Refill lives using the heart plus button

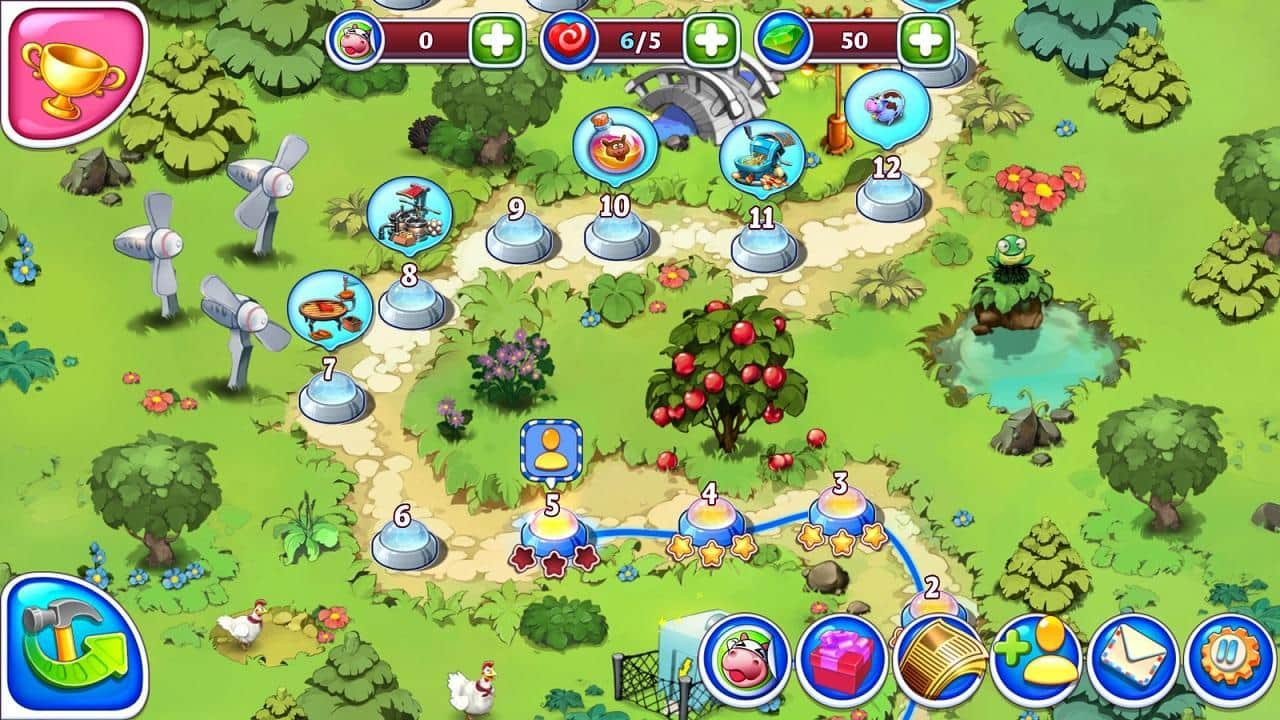711,41
